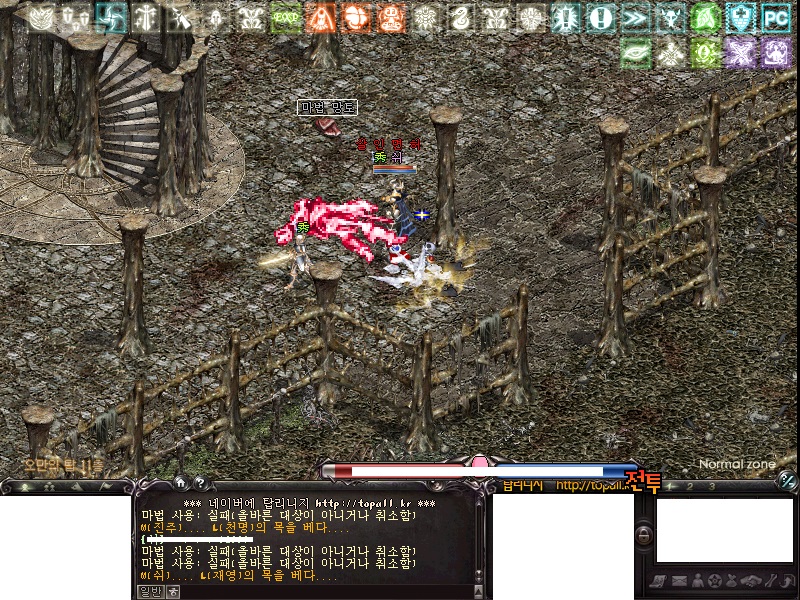This screenshot has height=600, width=800.
Task: Click the exclamation mark status icon
Action: 600,17
